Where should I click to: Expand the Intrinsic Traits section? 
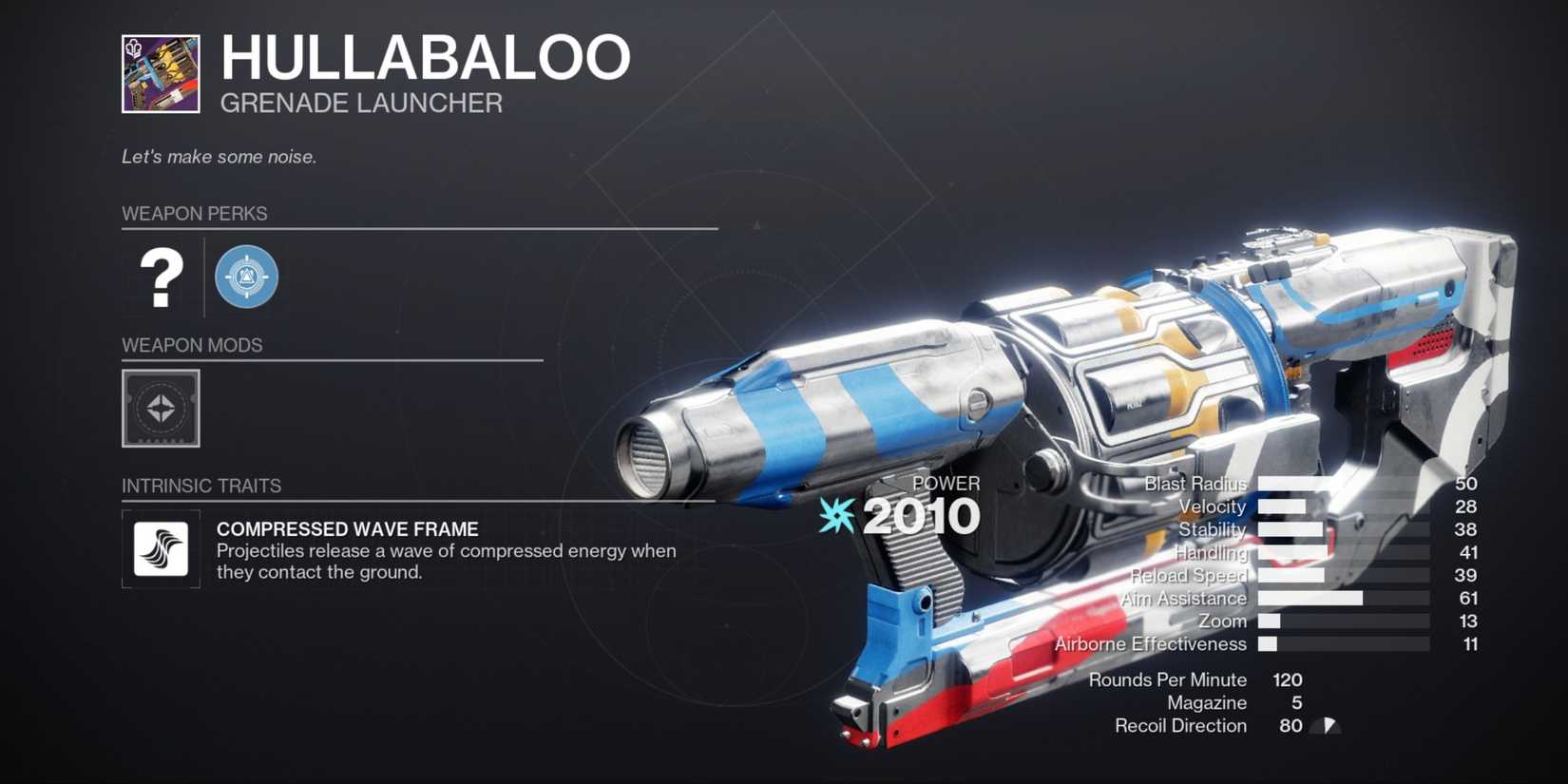202,485
